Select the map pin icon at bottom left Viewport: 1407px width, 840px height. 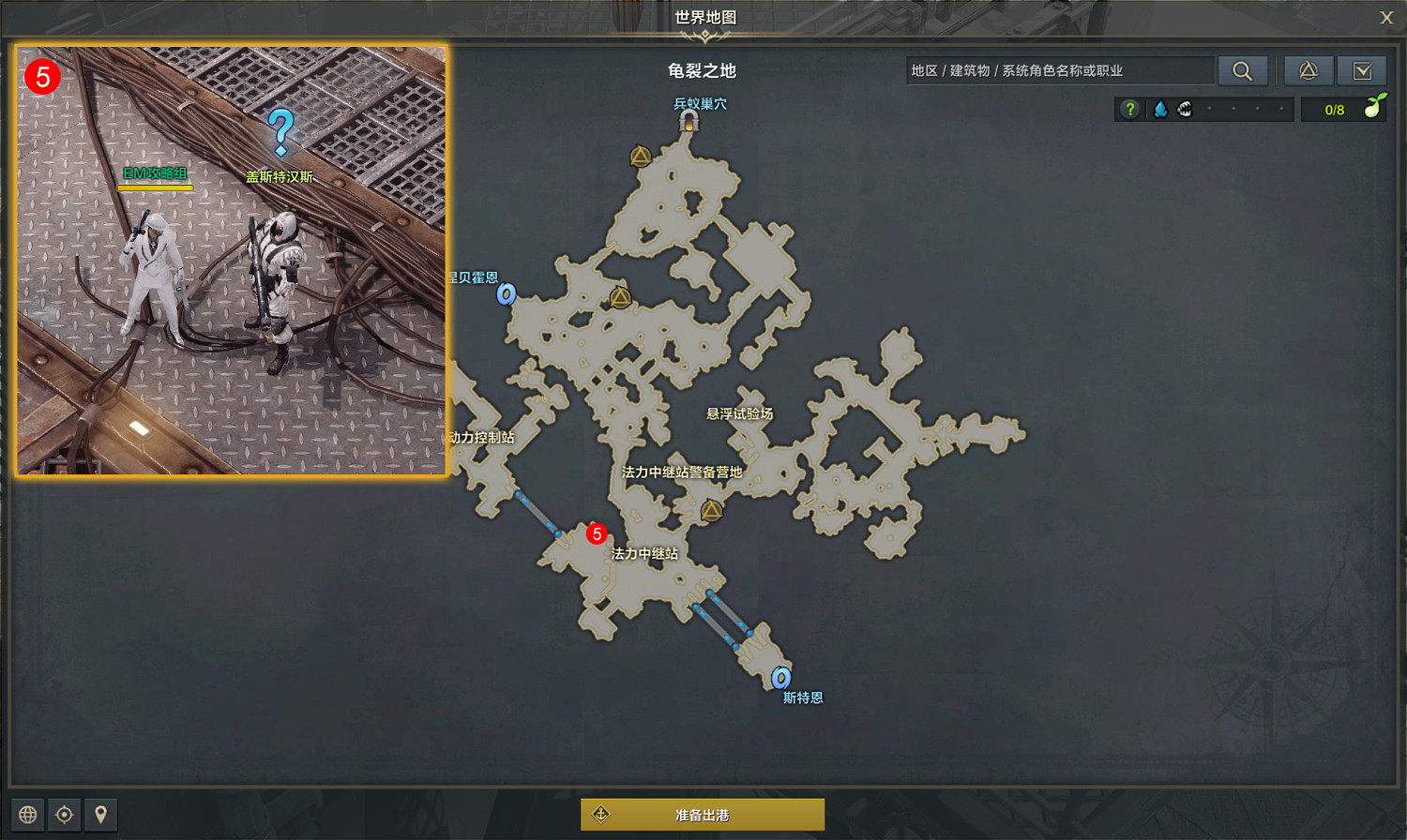click(x=100, y=814)
